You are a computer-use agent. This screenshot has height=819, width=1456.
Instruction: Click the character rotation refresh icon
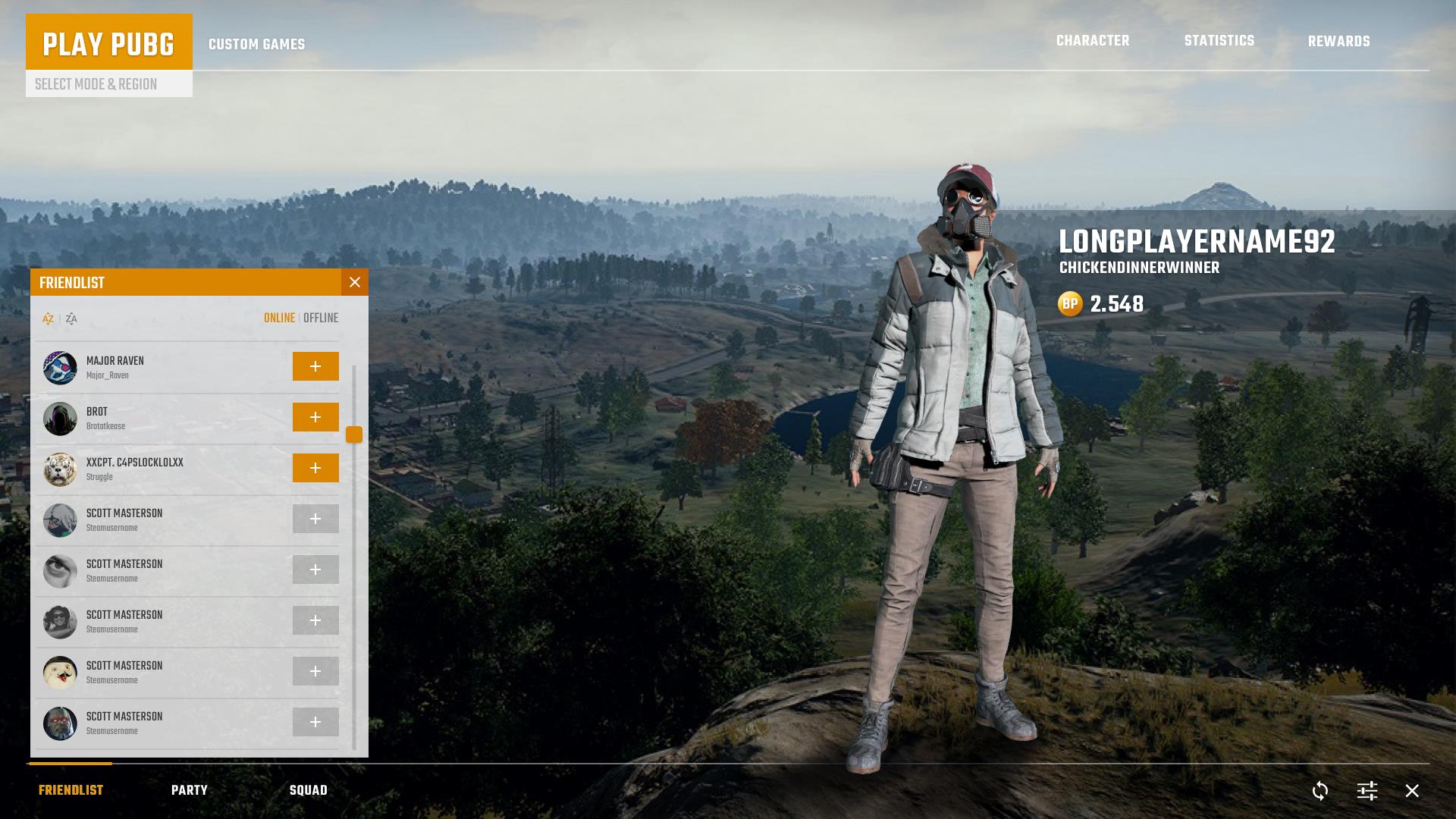(x=1319, y=790)
